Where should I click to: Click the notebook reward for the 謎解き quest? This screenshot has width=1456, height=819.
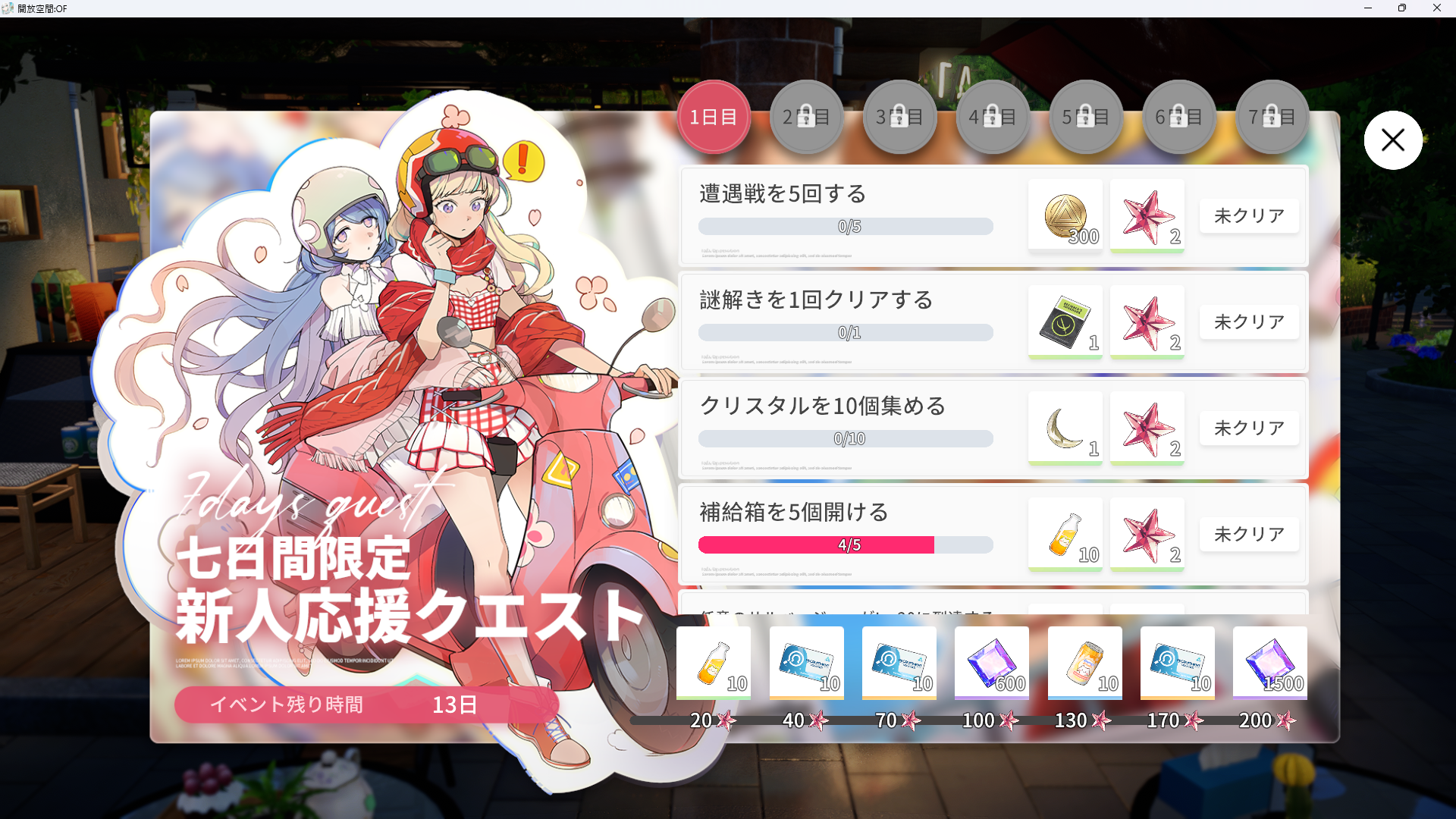[x=1065, y=322]
